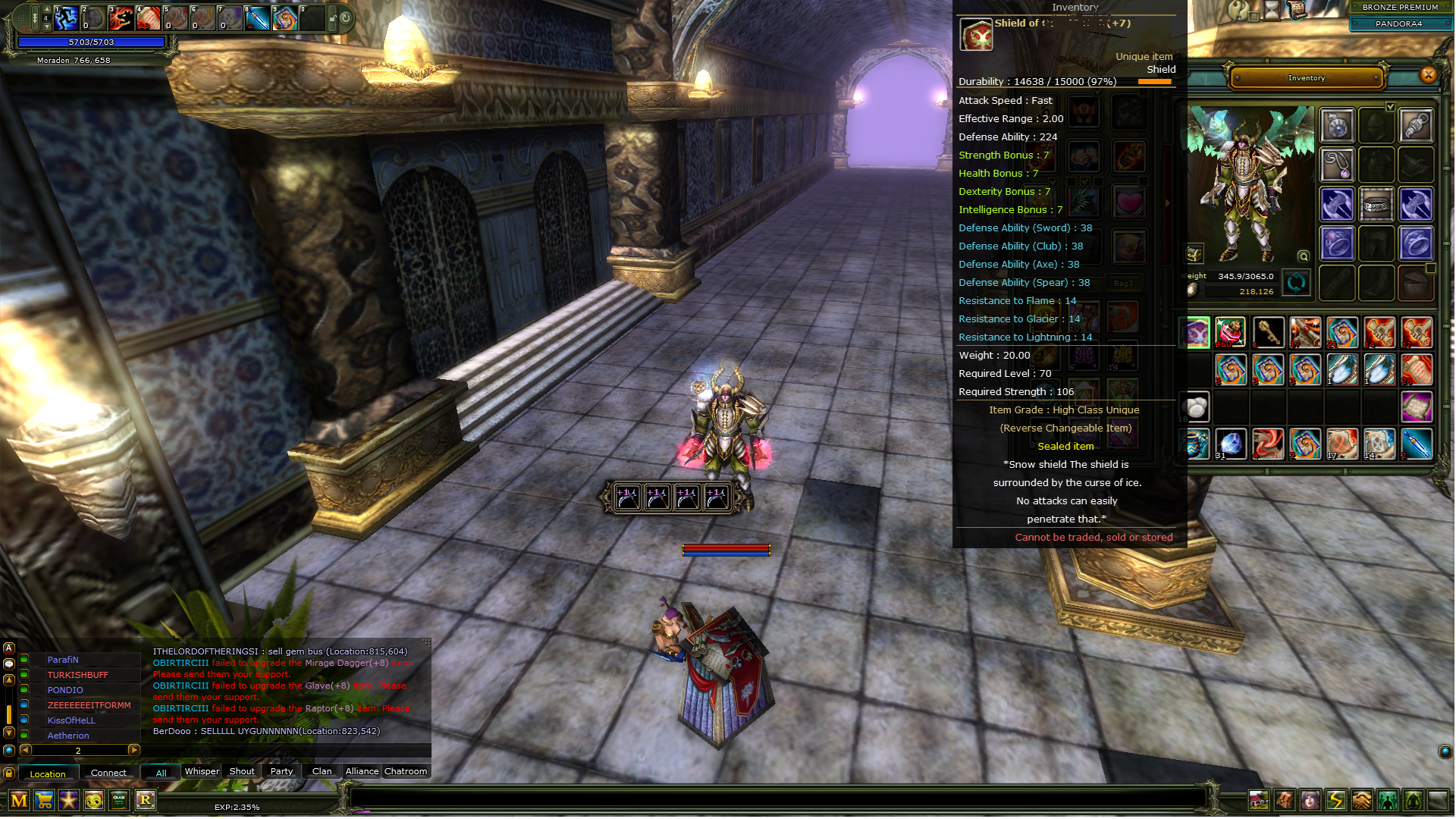
Task: Toggle the checkbox at inventory panel's top corner
Action: pos(1390,107)
